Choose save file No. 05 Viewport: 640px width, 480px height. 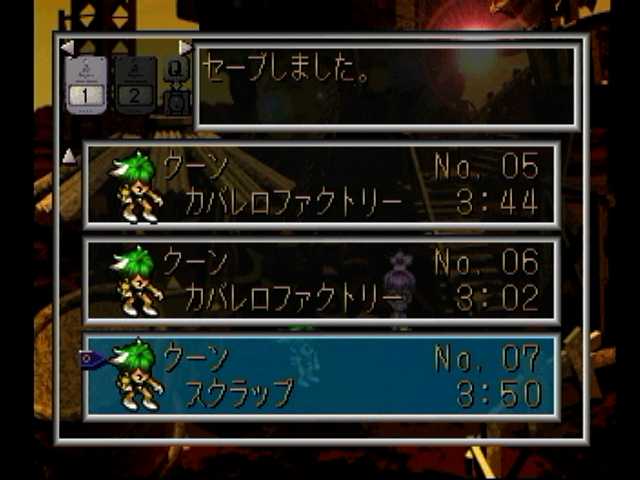pyautogui.click(x=322, y=184)
